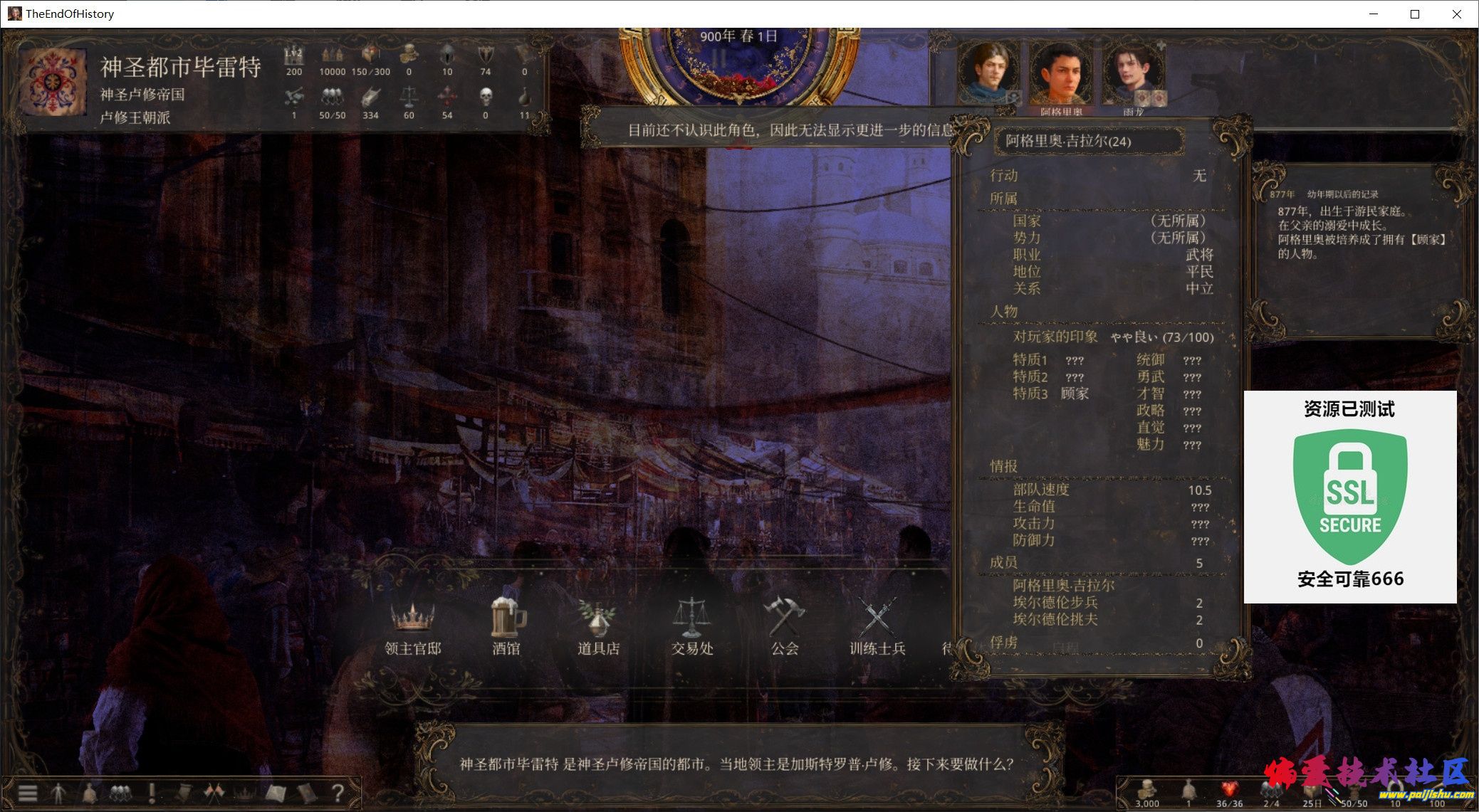Open the book journal icon
This screenshot has width=1479, height=812.
(307, 793)
